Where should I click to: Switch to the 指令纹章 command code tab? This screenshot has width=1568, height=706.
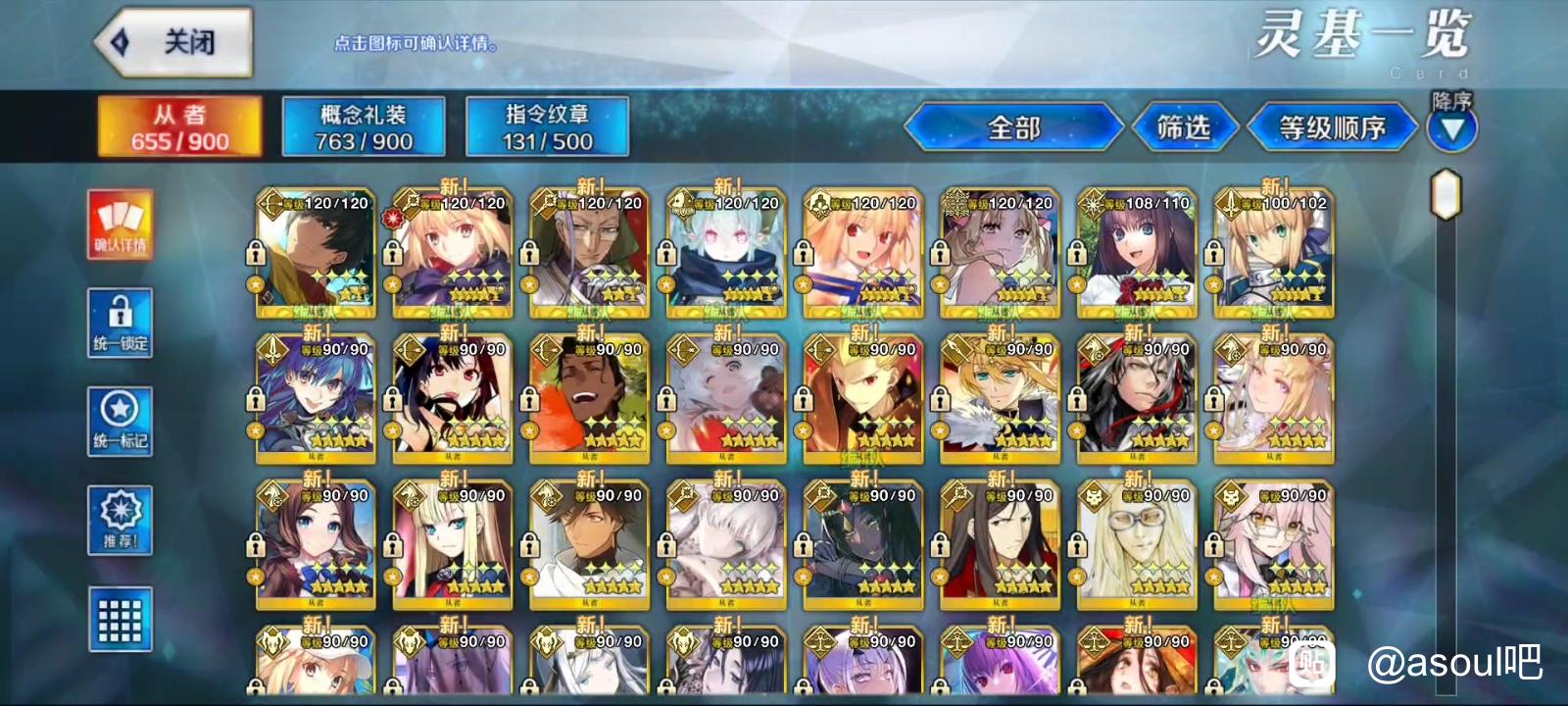(x=547, y=126)
